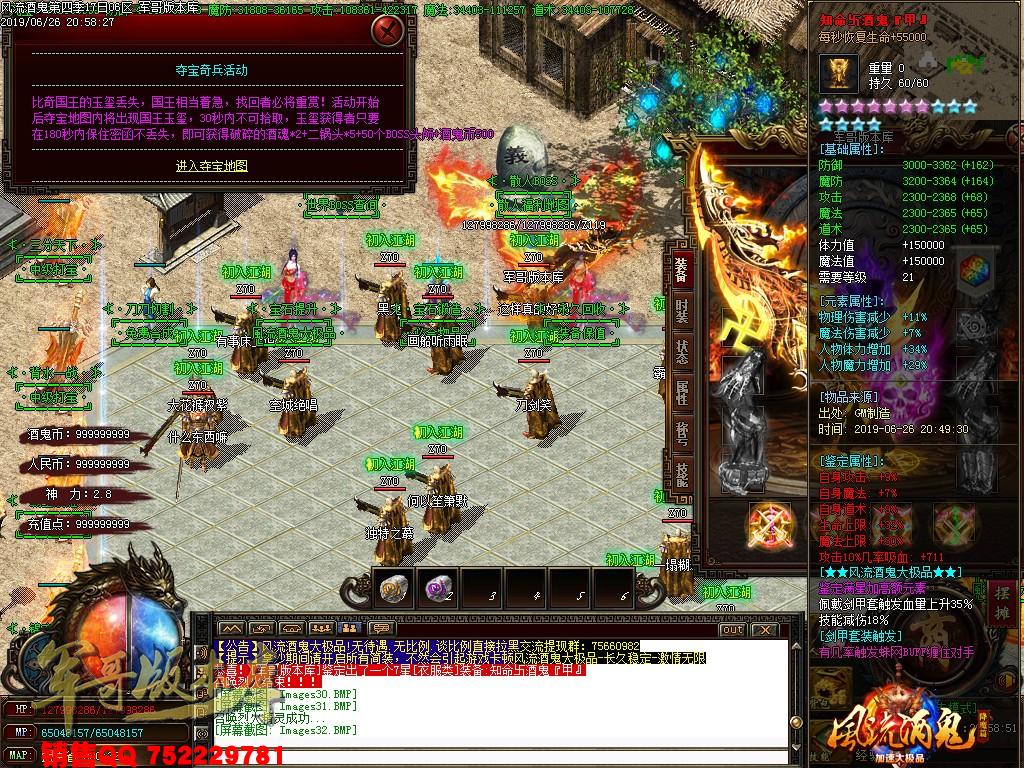This screenshot has width=1024, height=768.
Task: Select the 状态 tab
Action: coord(682,351)
